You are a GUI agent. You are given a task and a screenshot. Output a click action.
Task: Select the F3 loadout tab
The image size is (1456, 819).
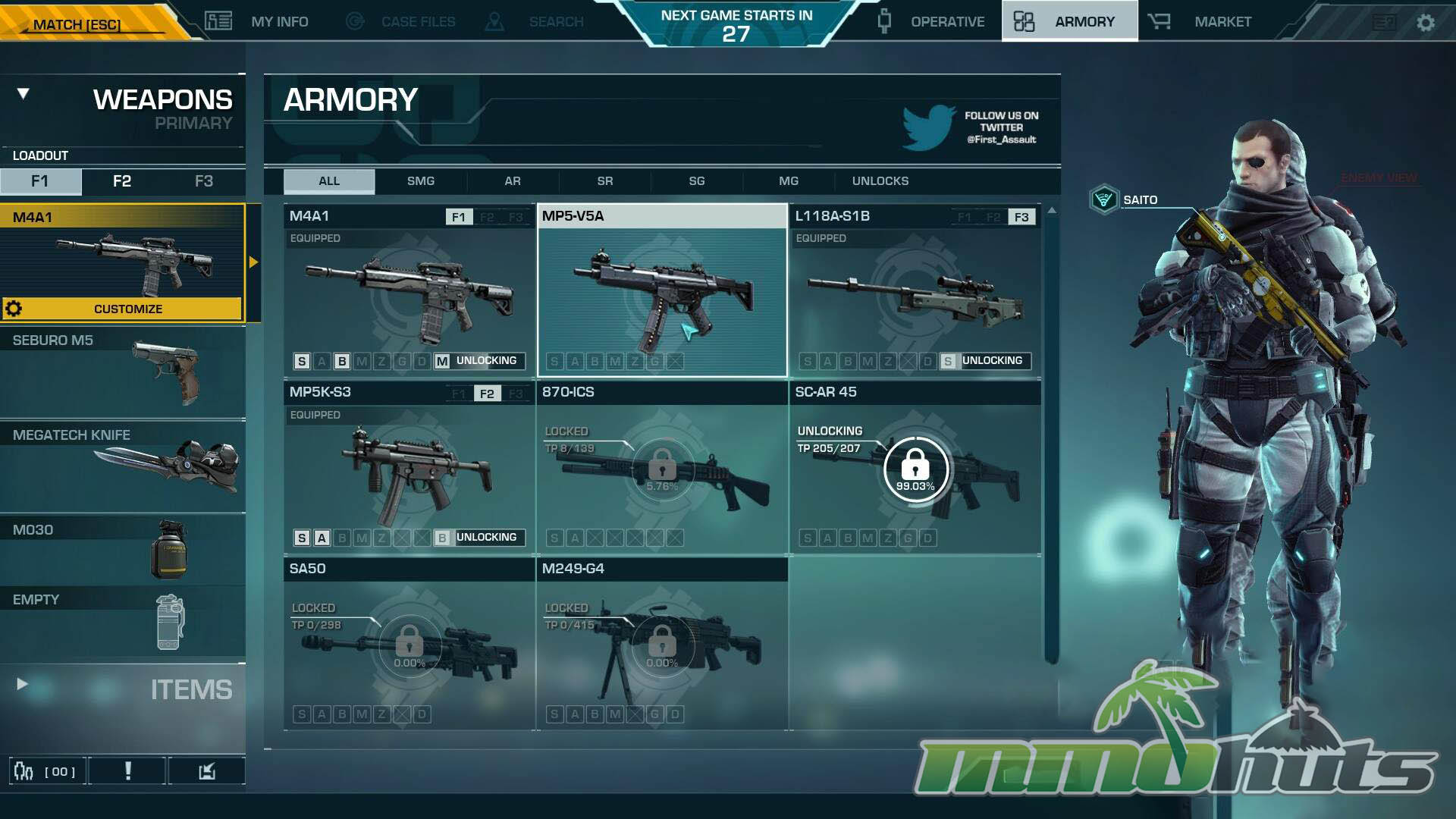tap(204, 181)
